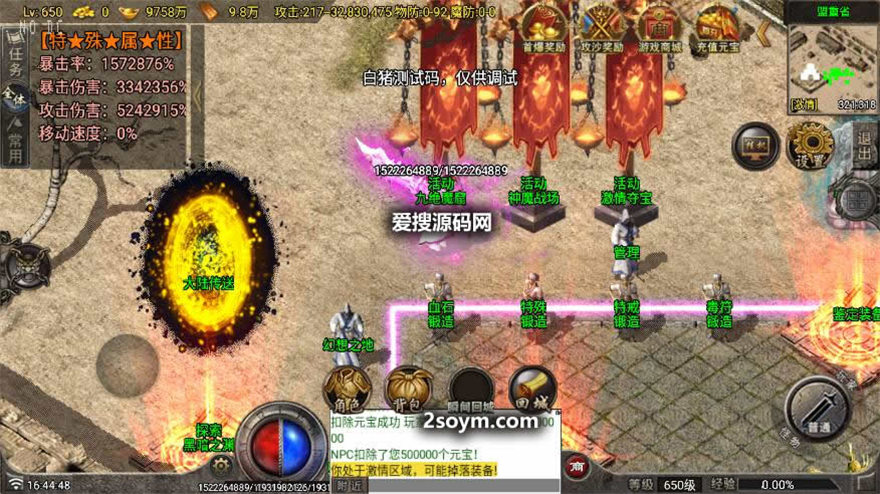The height and width of the screenshot is (494, 880).
Task: Open the 设置 settings gear
Action: click(x=810, y=145)
